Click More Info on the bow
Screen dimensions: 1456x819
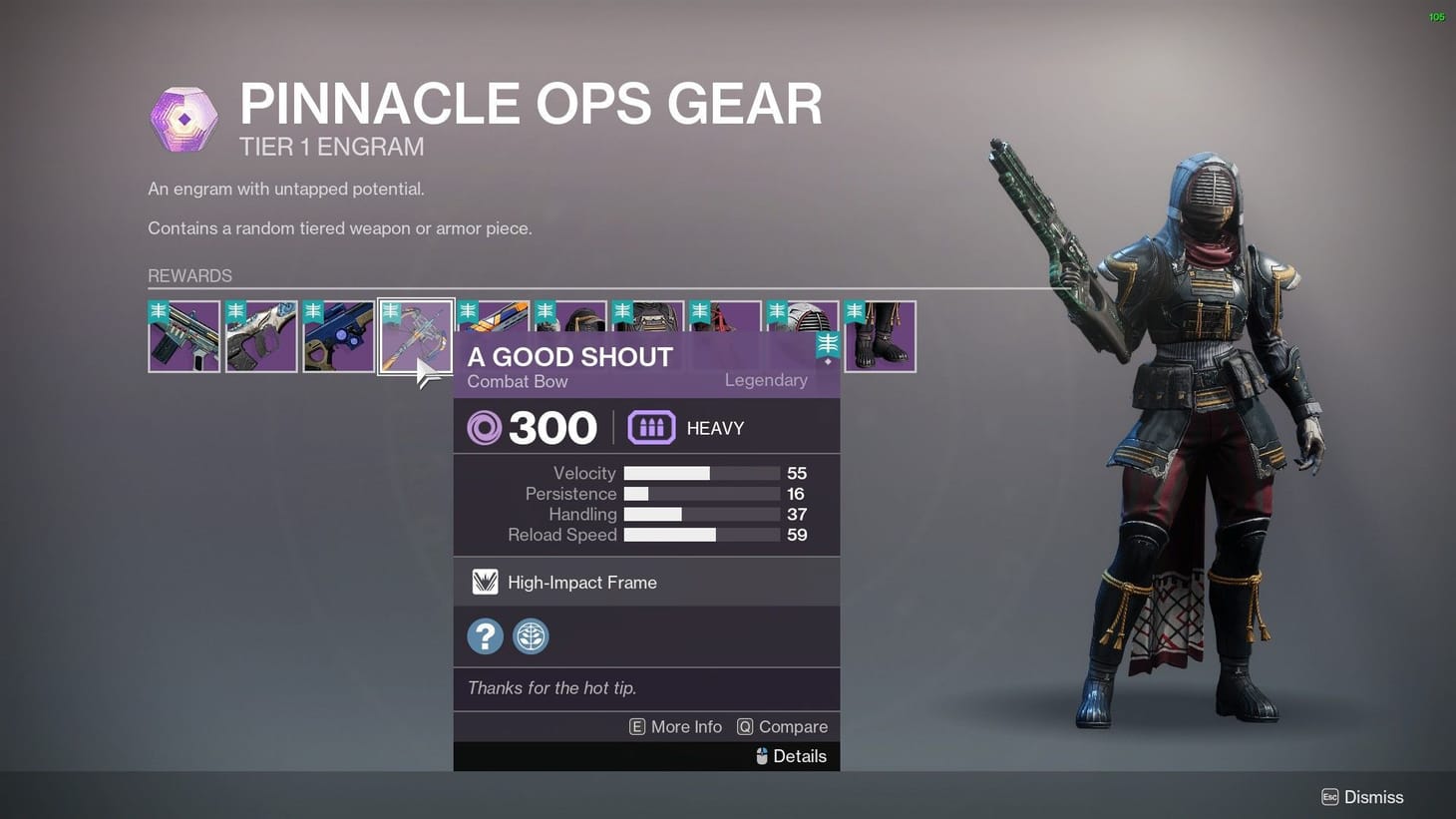pos(686,726)
